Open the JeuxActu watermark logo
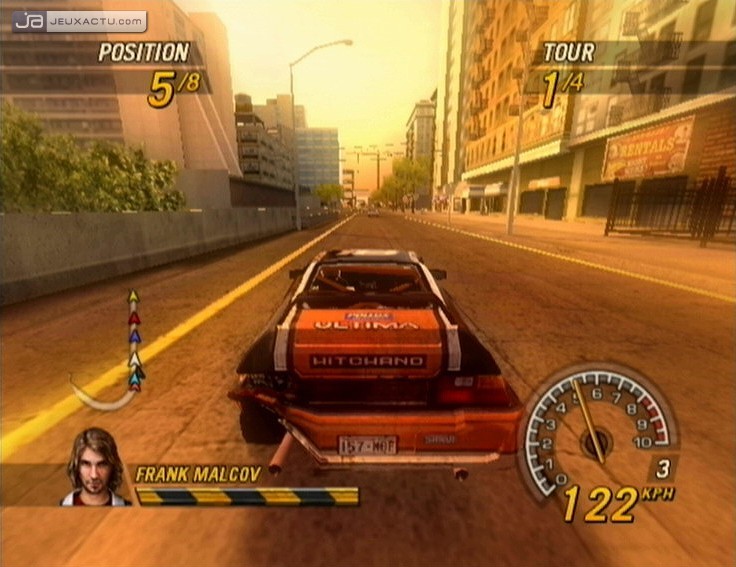This screenshot has height=567, width=736. point(79,21)
